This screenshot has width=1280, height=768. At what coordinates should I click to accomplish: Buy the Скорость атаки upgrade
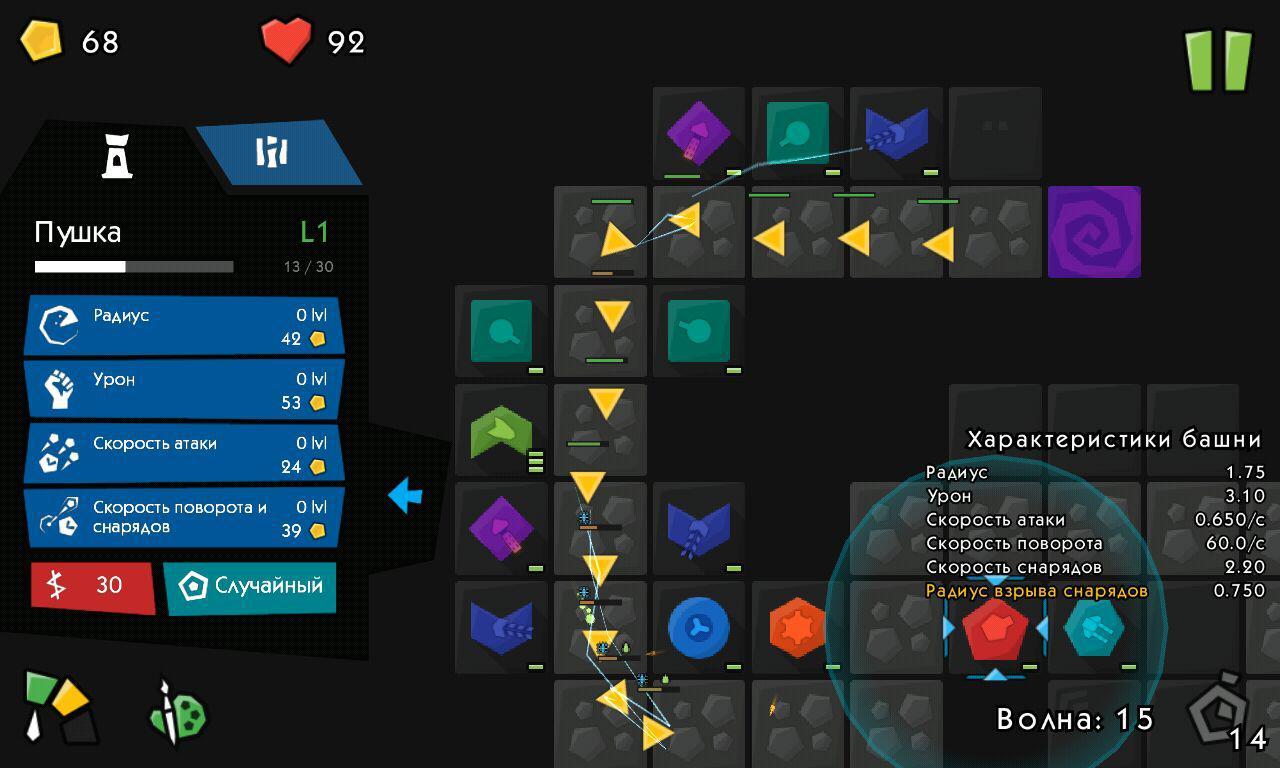184,454
